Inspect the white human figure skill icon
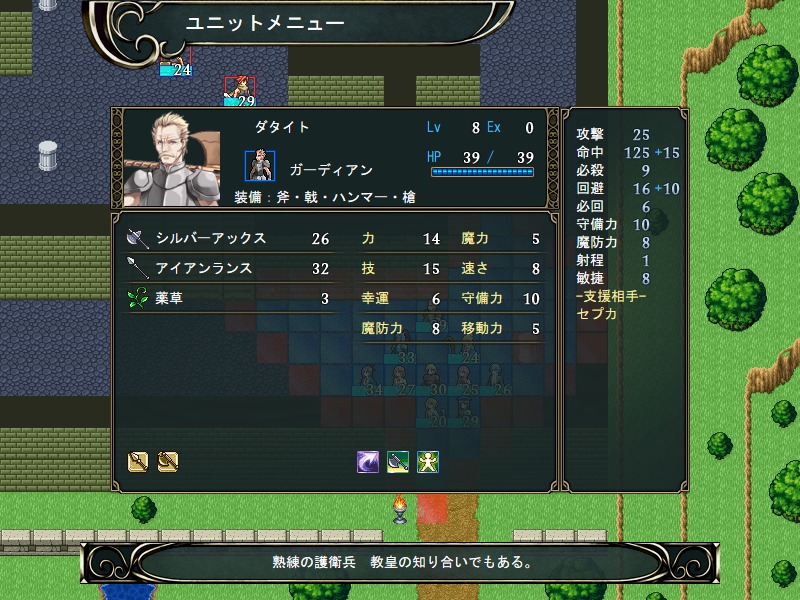 428,461
